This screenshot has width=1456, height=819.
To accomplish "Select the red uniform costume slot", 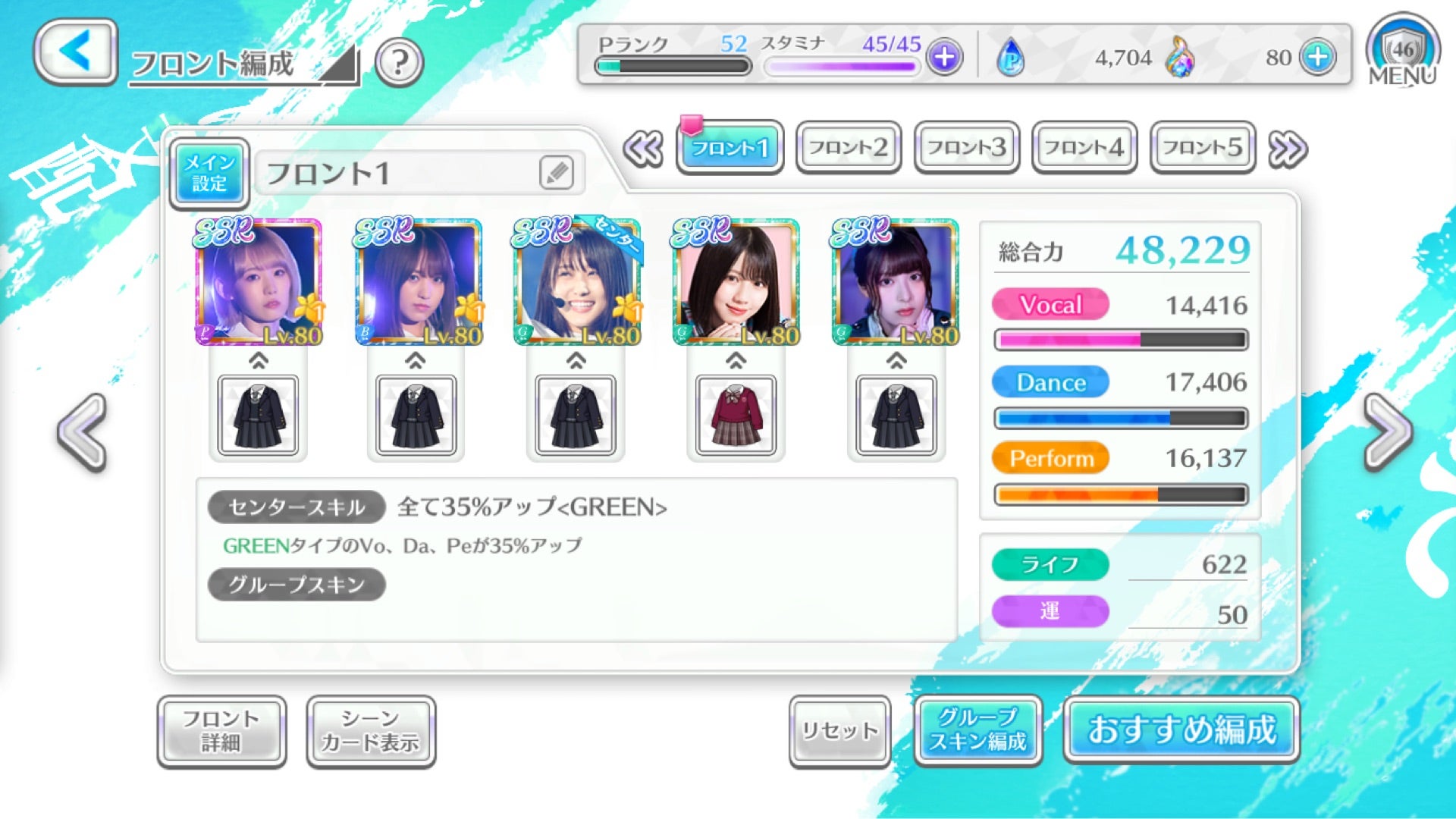I will (x=736, y=416).
